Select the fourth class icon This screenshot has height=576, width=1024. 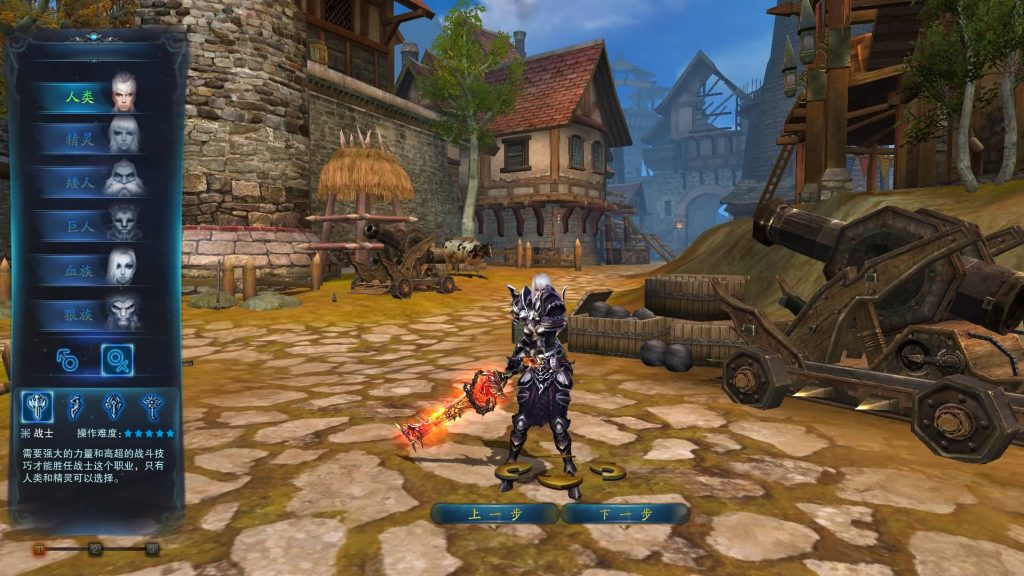click(152, 406)
